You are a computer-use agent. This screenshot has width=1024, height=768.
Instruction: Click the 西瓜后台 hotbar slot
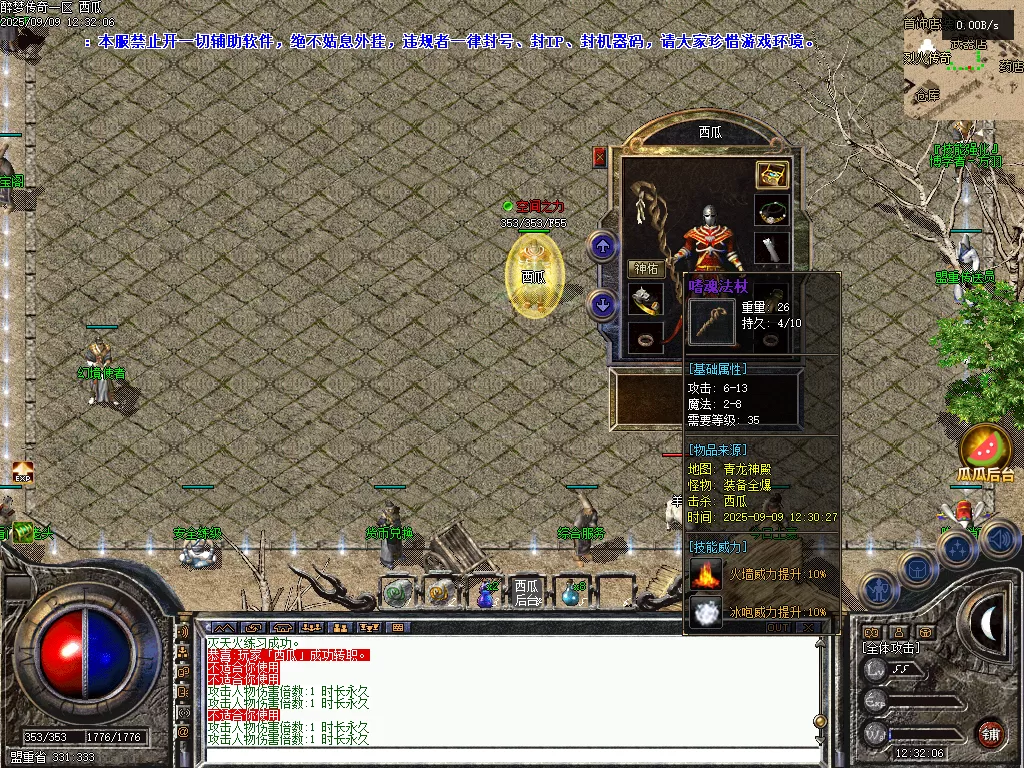527,592
